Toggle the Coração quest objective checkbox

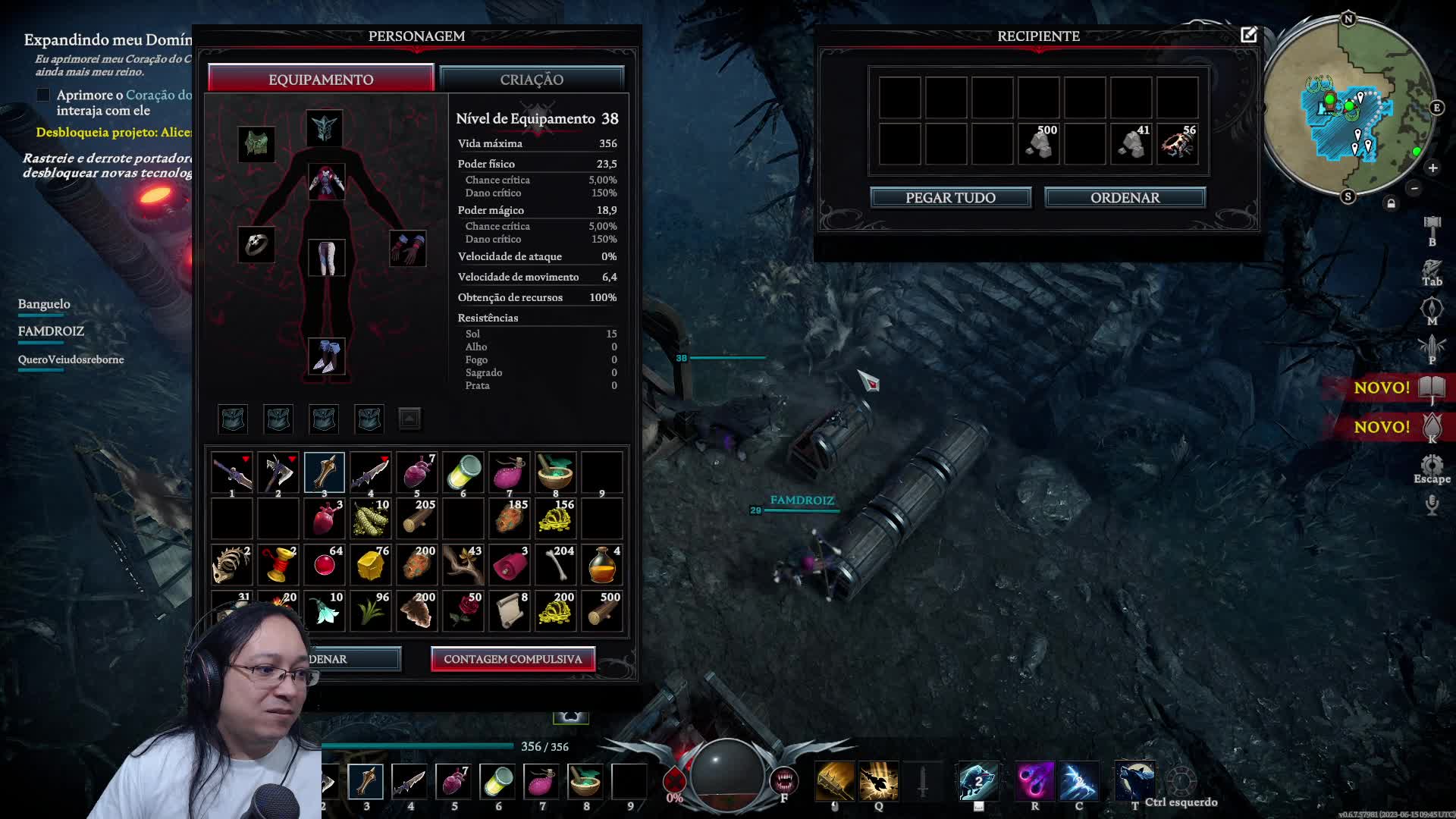pyautogui.click(x=43, y=95)
